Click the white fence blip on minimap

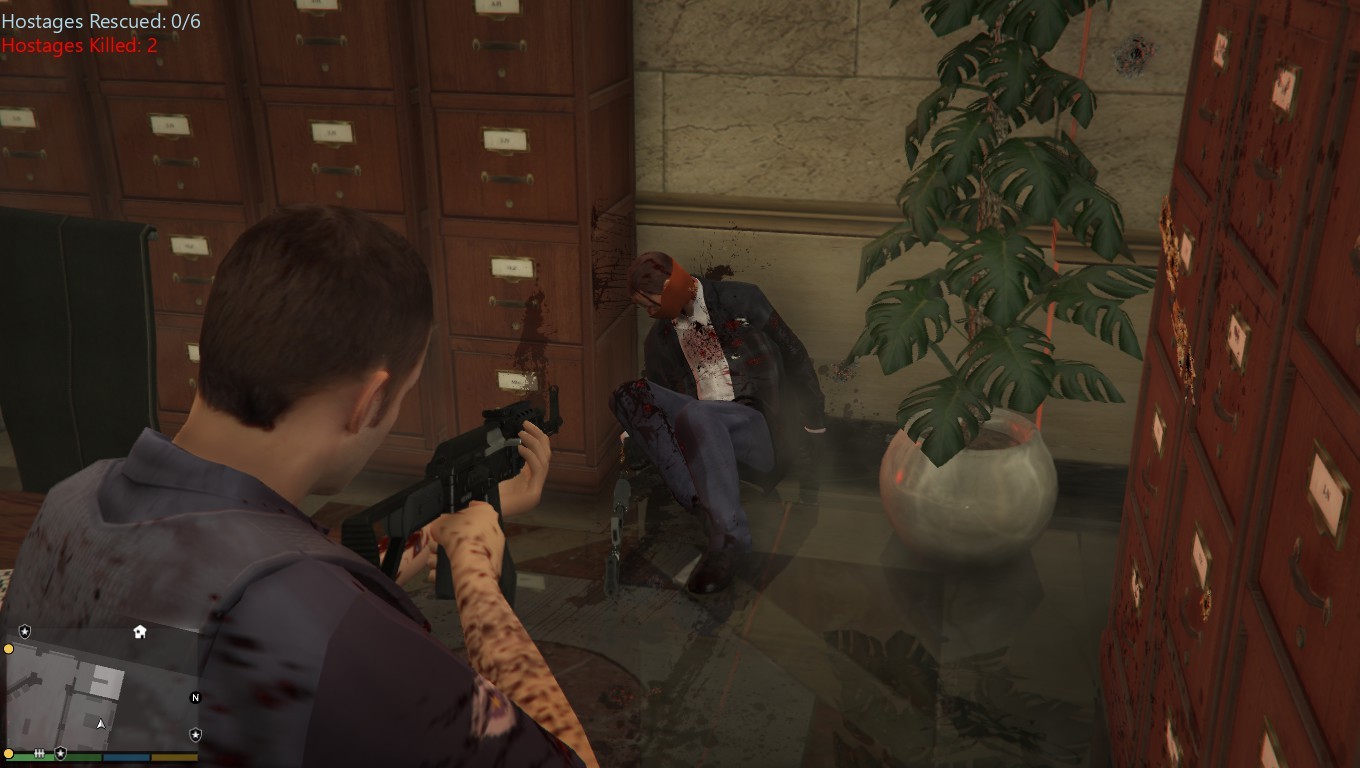click(x=39, y=753)
